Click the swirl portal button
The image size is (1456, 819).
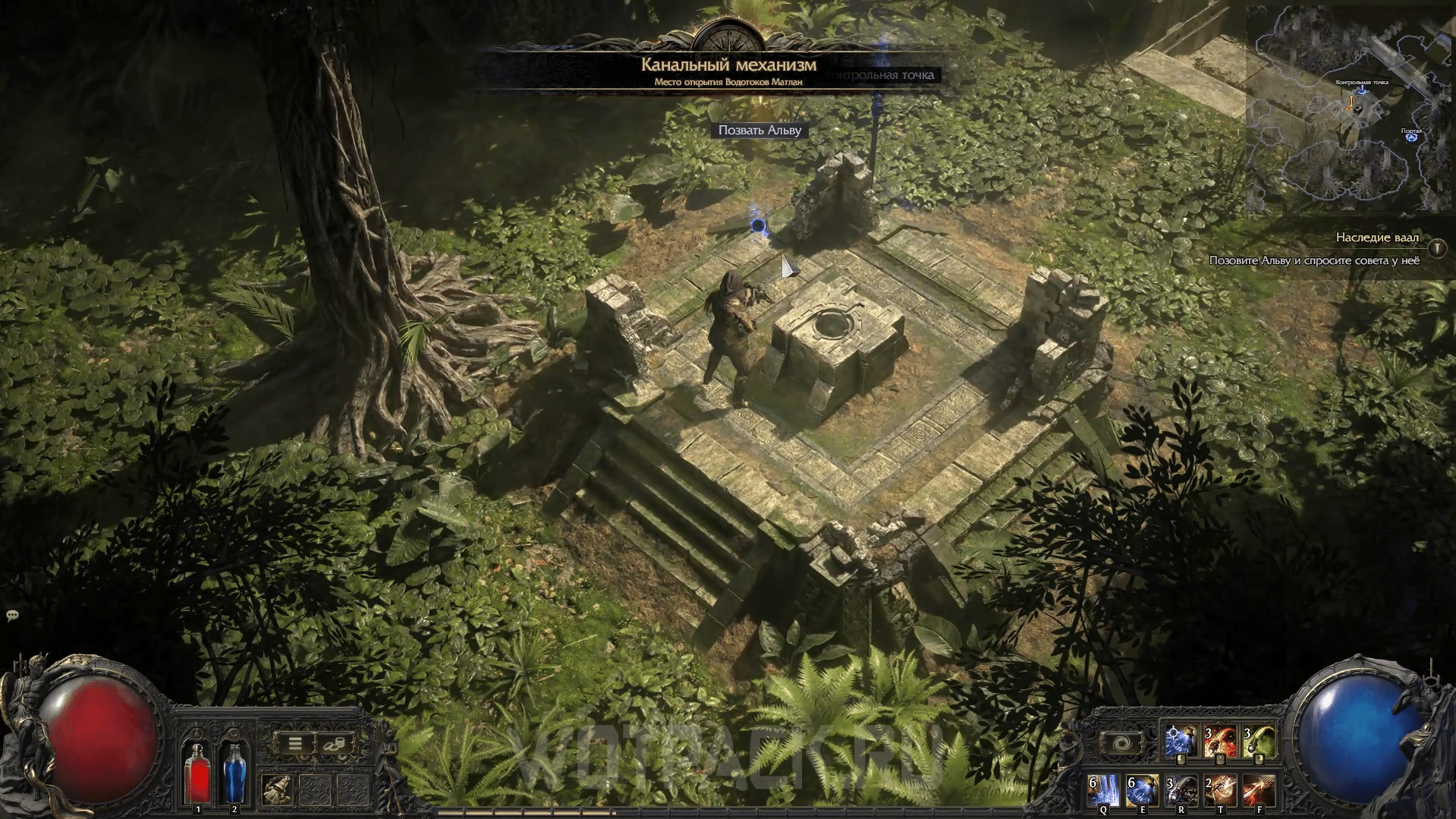pyautogui.click(x=1122, y=743)
